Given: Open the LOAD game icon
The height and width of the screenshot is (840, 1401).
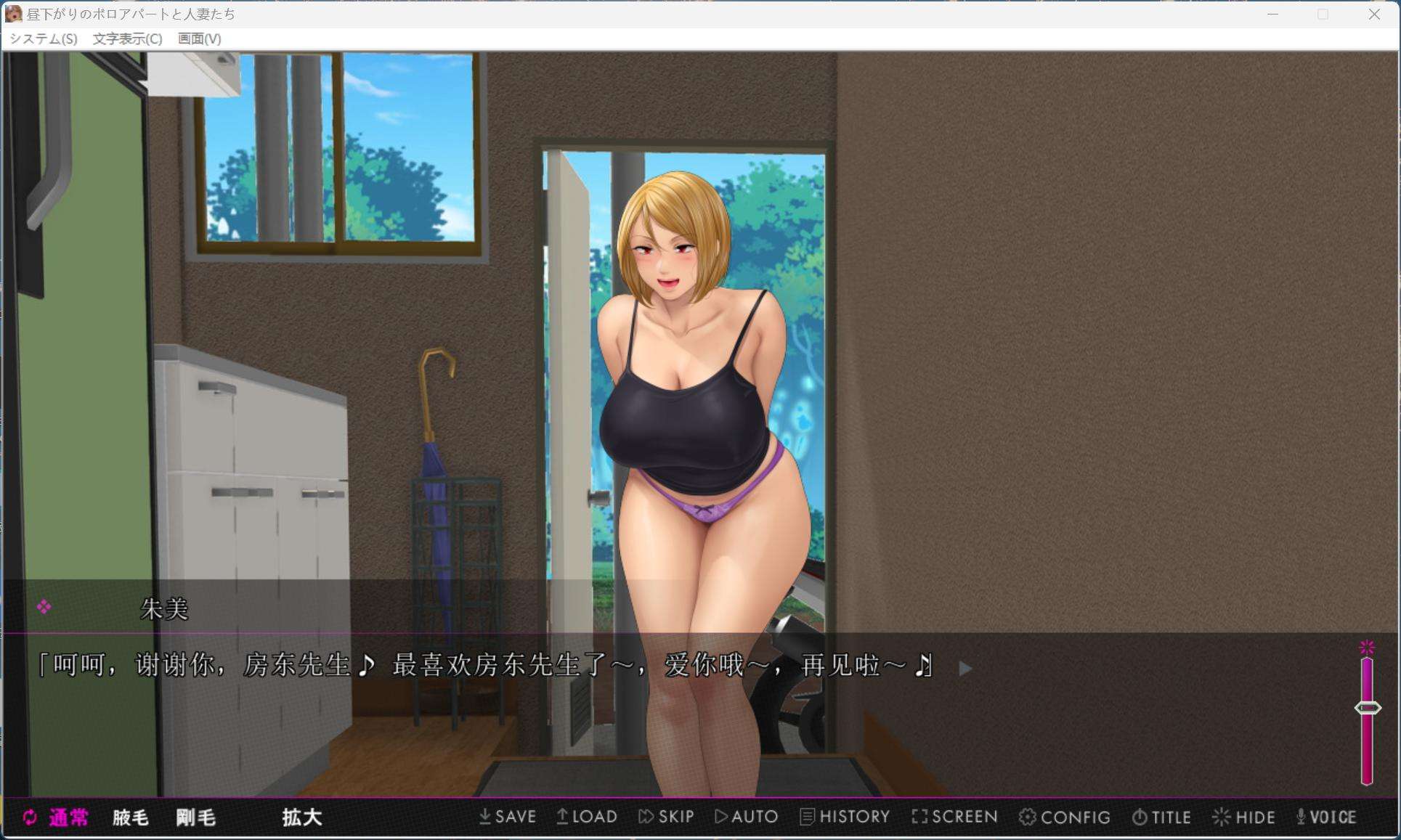Looking at the screenshot, I should point(588,817).
